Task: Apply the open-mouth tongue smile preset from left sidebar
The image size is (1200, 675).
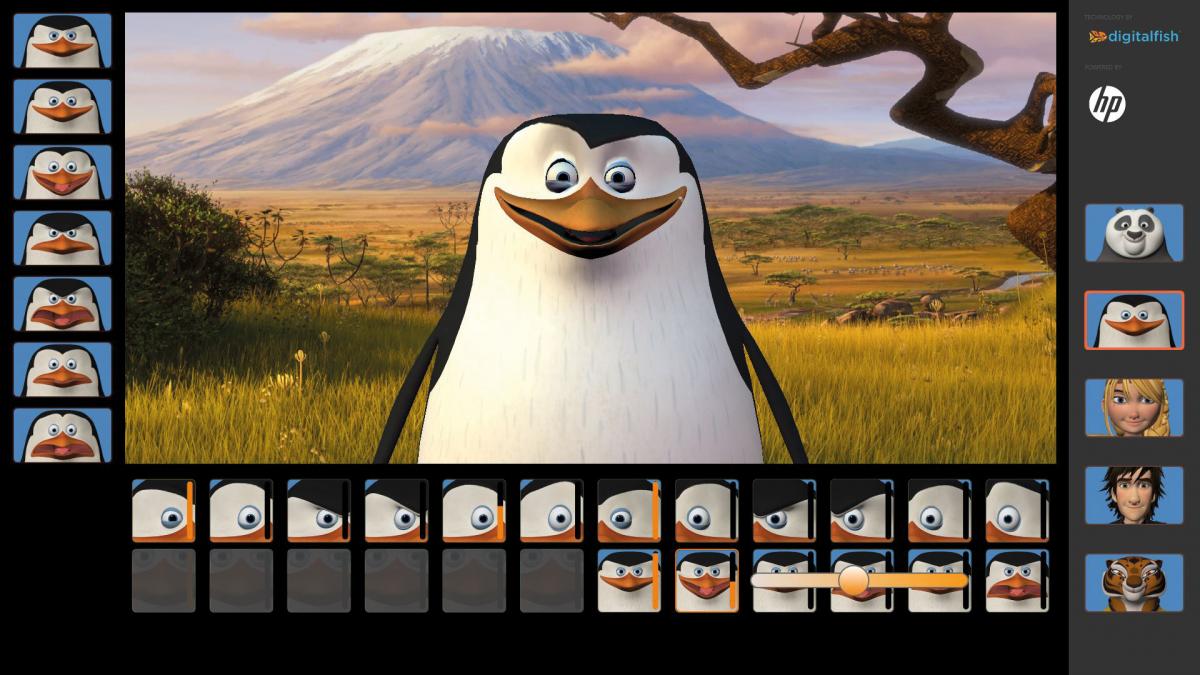Action: pos(62,172)
